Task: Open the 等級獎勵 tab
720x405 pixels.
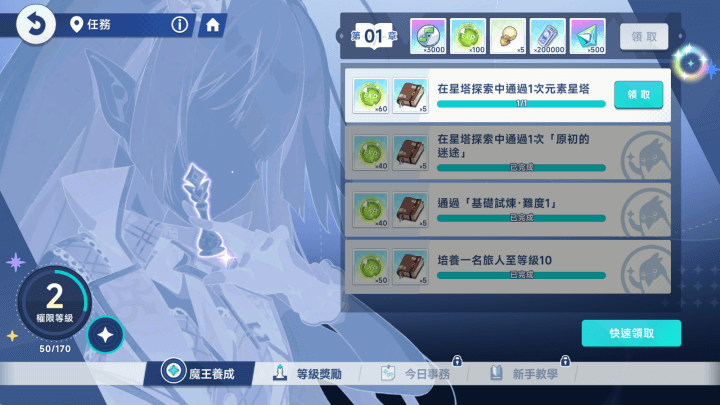Action: [309, 373]
